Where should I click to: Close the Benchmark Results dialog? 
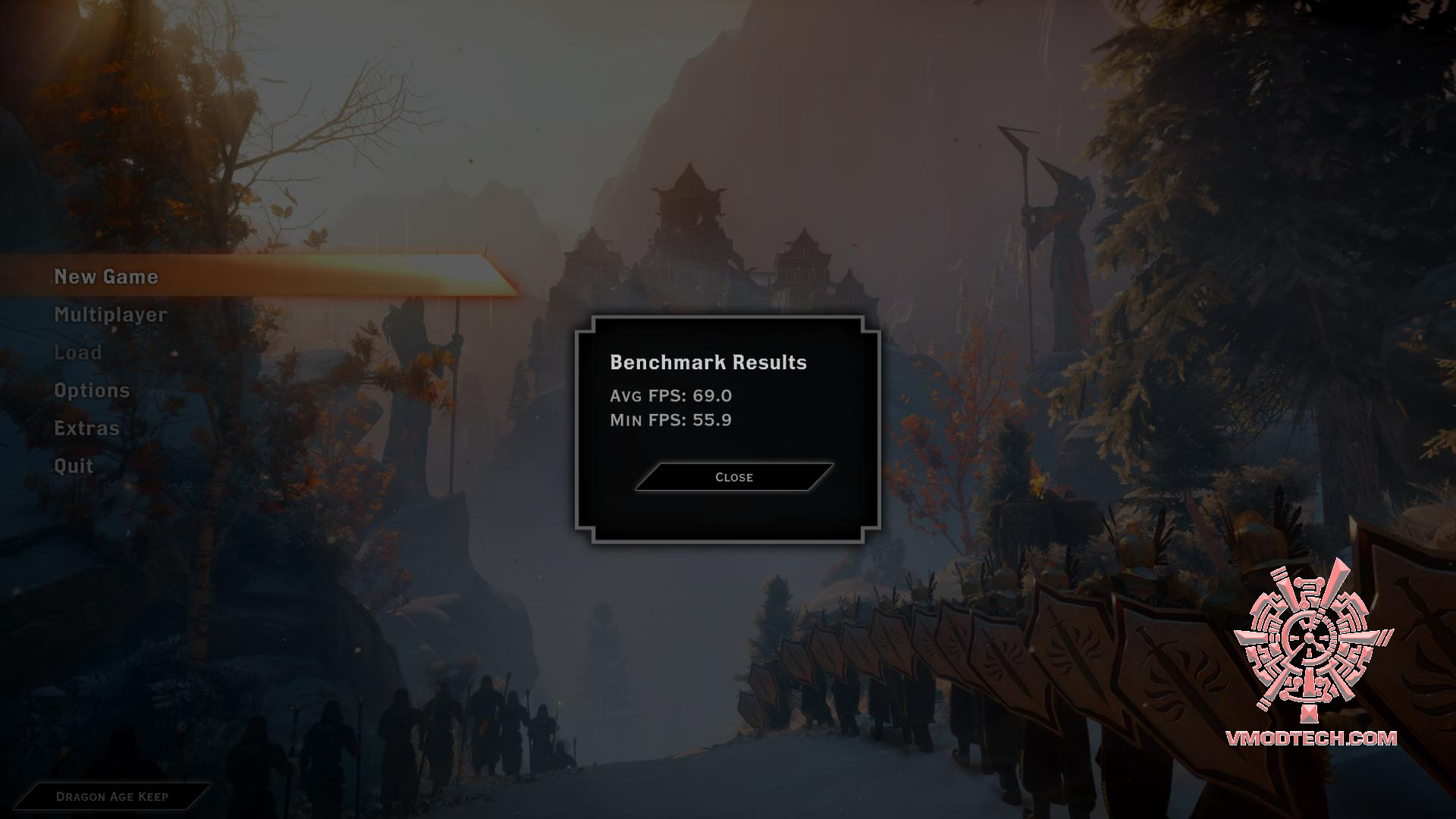coord(733,477)
